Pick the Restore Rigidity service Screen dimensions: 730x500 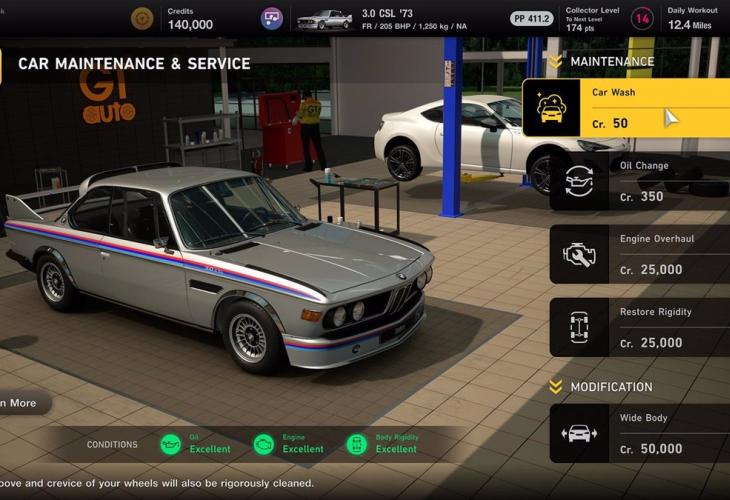click(640, 327)
